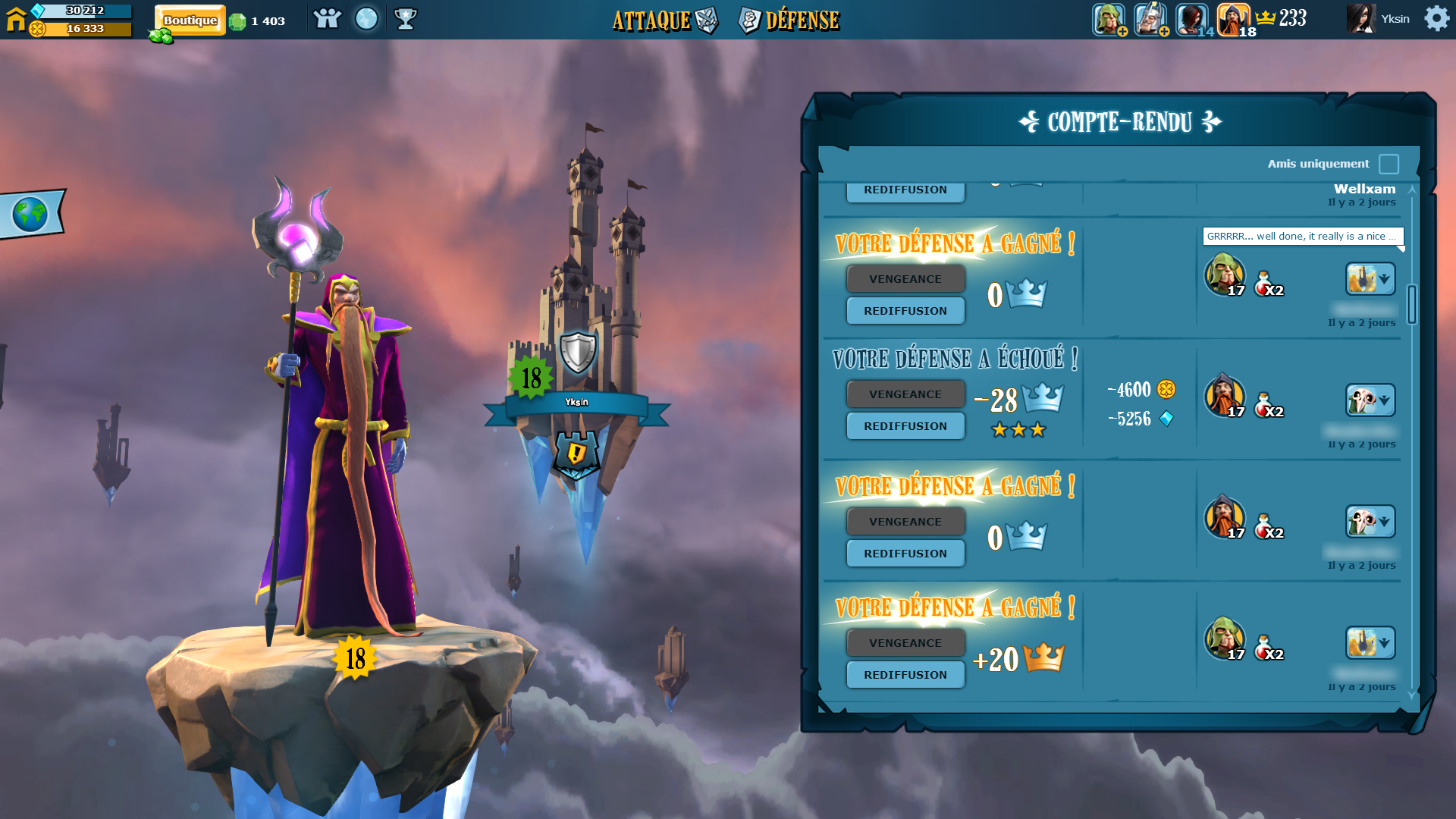Open the trophy leaderboard

pos(406,19)
